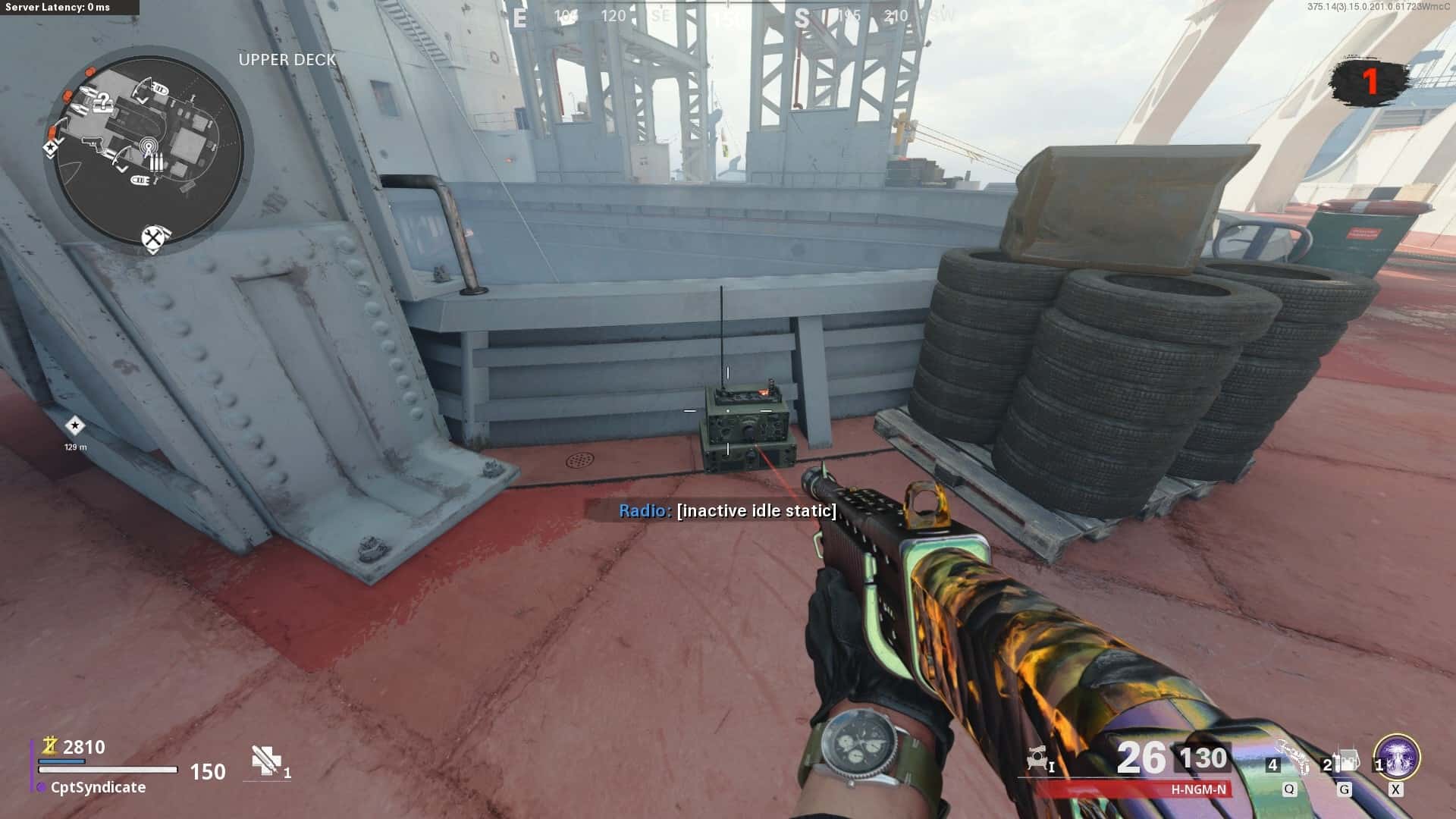
Task: Select the ammo crate bullets marker on the minimap
Action: [x=156, y=162]
